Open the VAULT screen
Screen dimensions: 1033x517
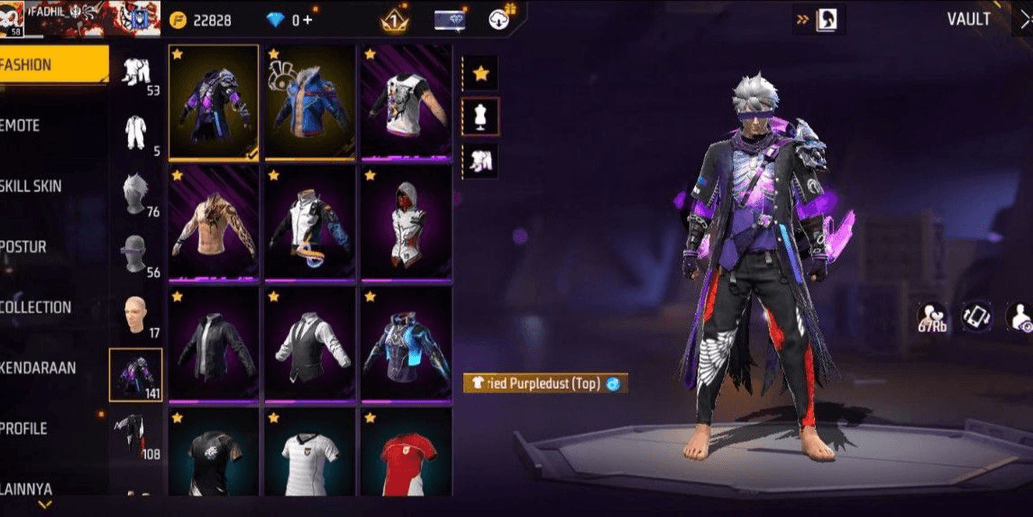[x=968, y=19]
